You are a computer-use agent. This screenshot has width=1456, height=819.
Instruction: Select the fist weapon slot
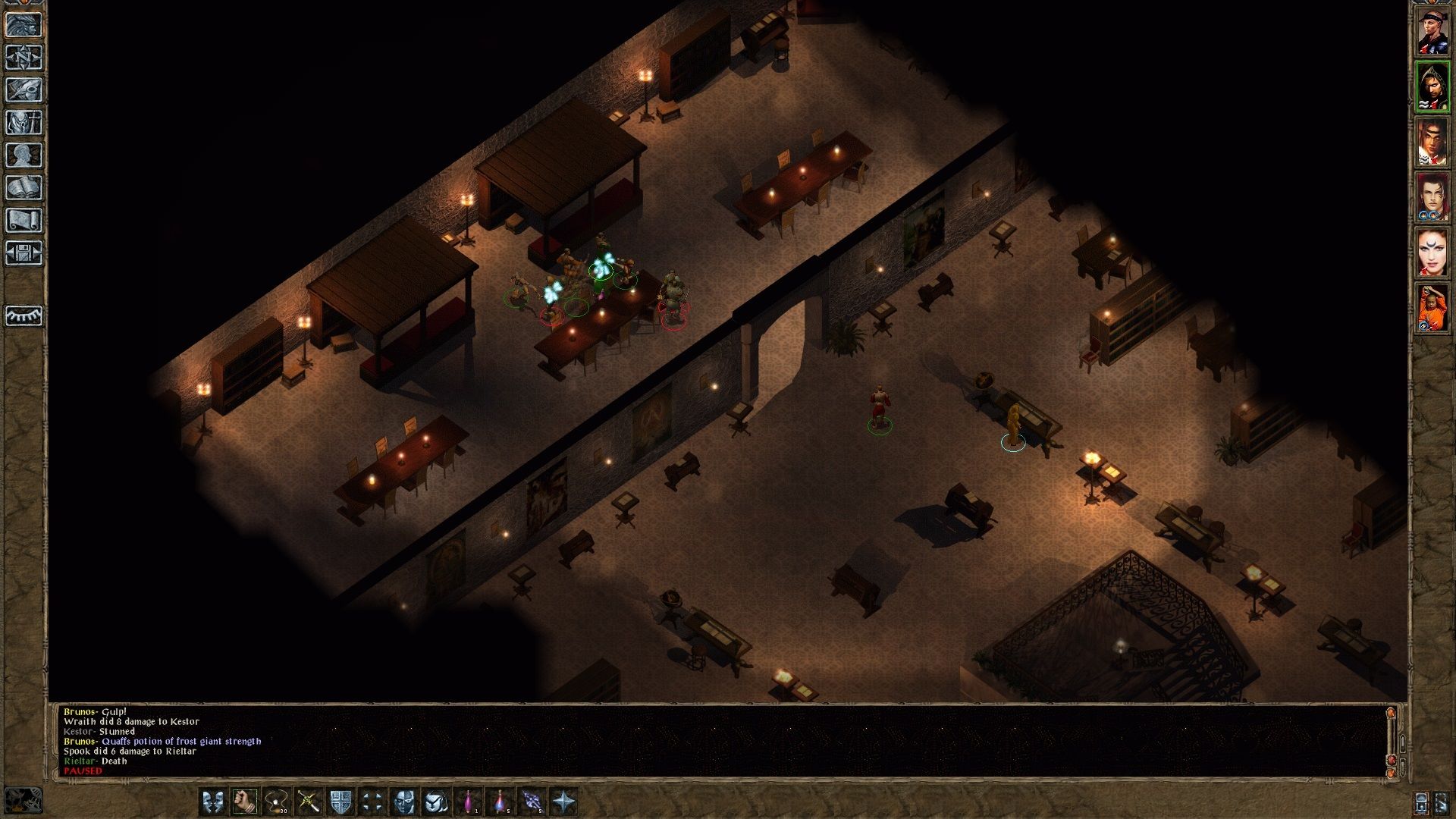(x=244, y=802)
